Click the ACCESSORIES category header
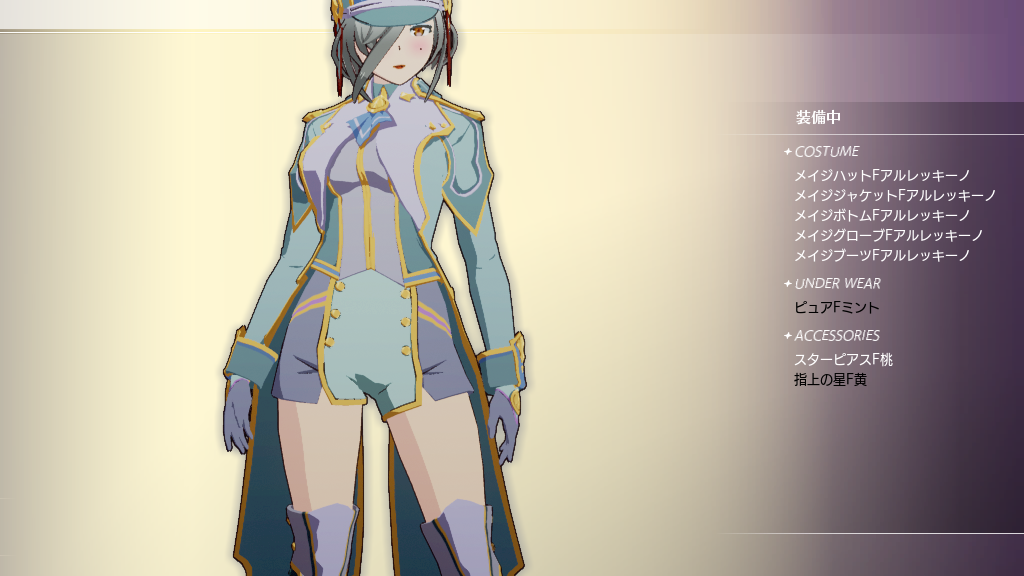 pos(836,335)
